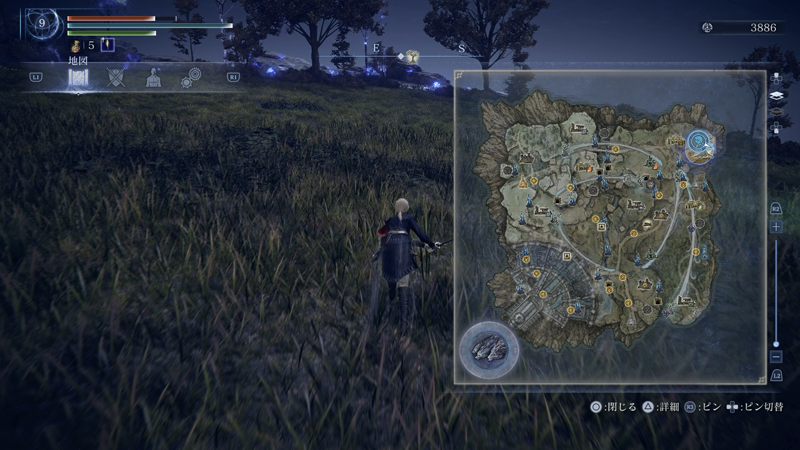Click the glowing blue player marker on map

(702, 144)
